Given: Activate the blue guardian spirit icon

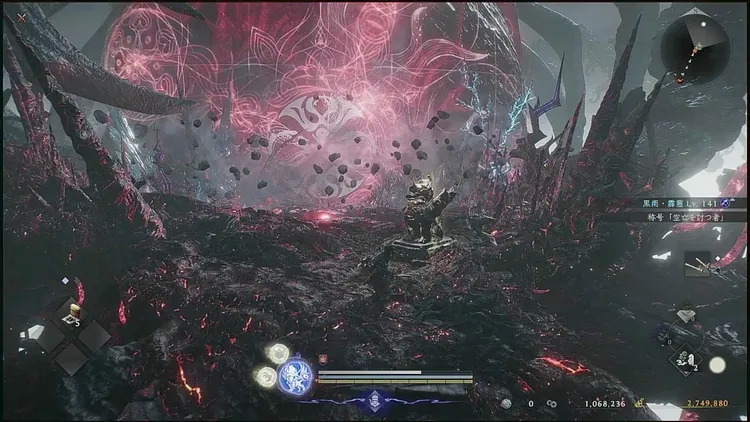Looking at the screenshot, I should [x=296, y=375].
